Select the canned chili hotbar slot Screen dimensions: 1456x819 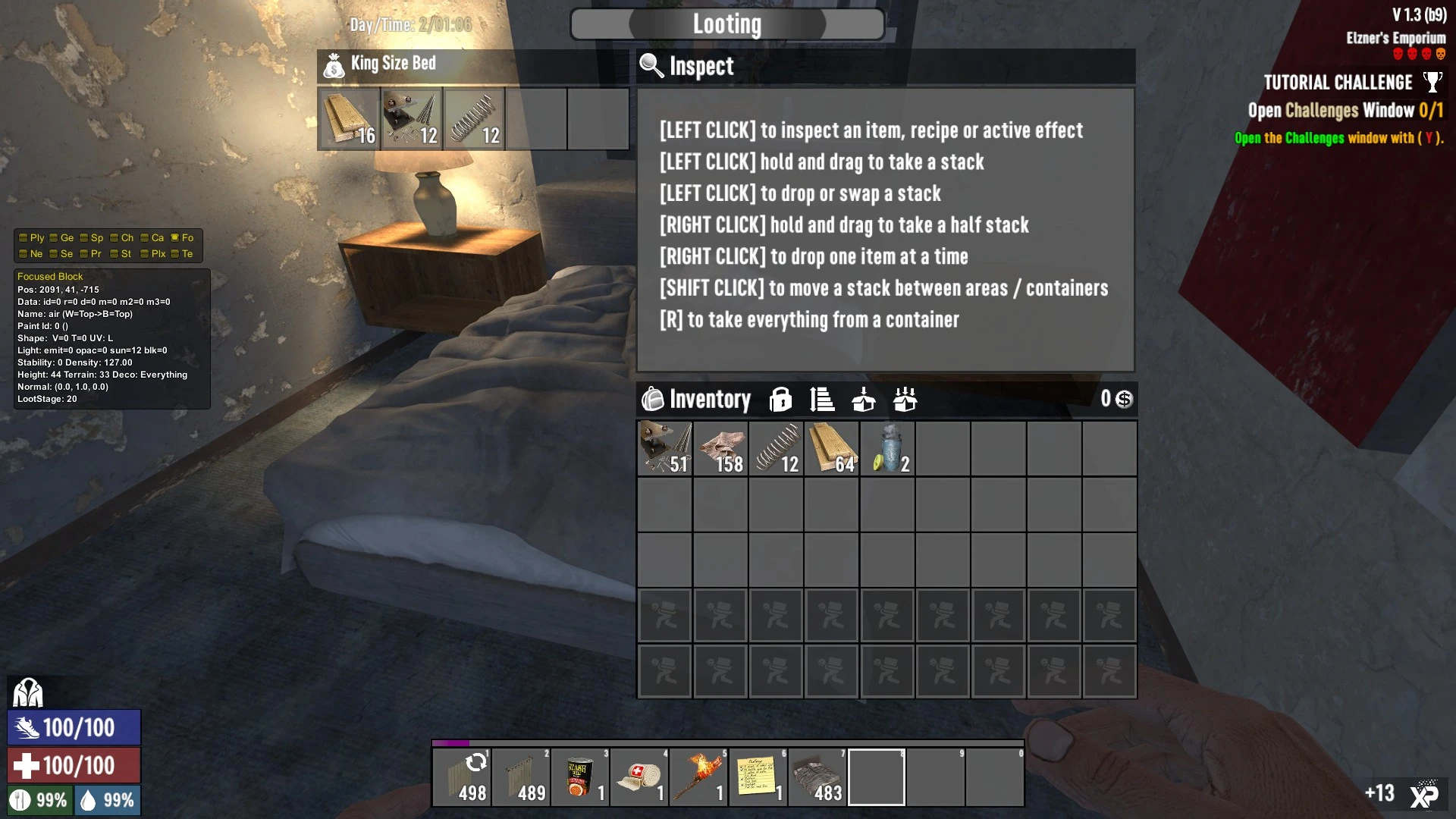click(x=580, y=777)
